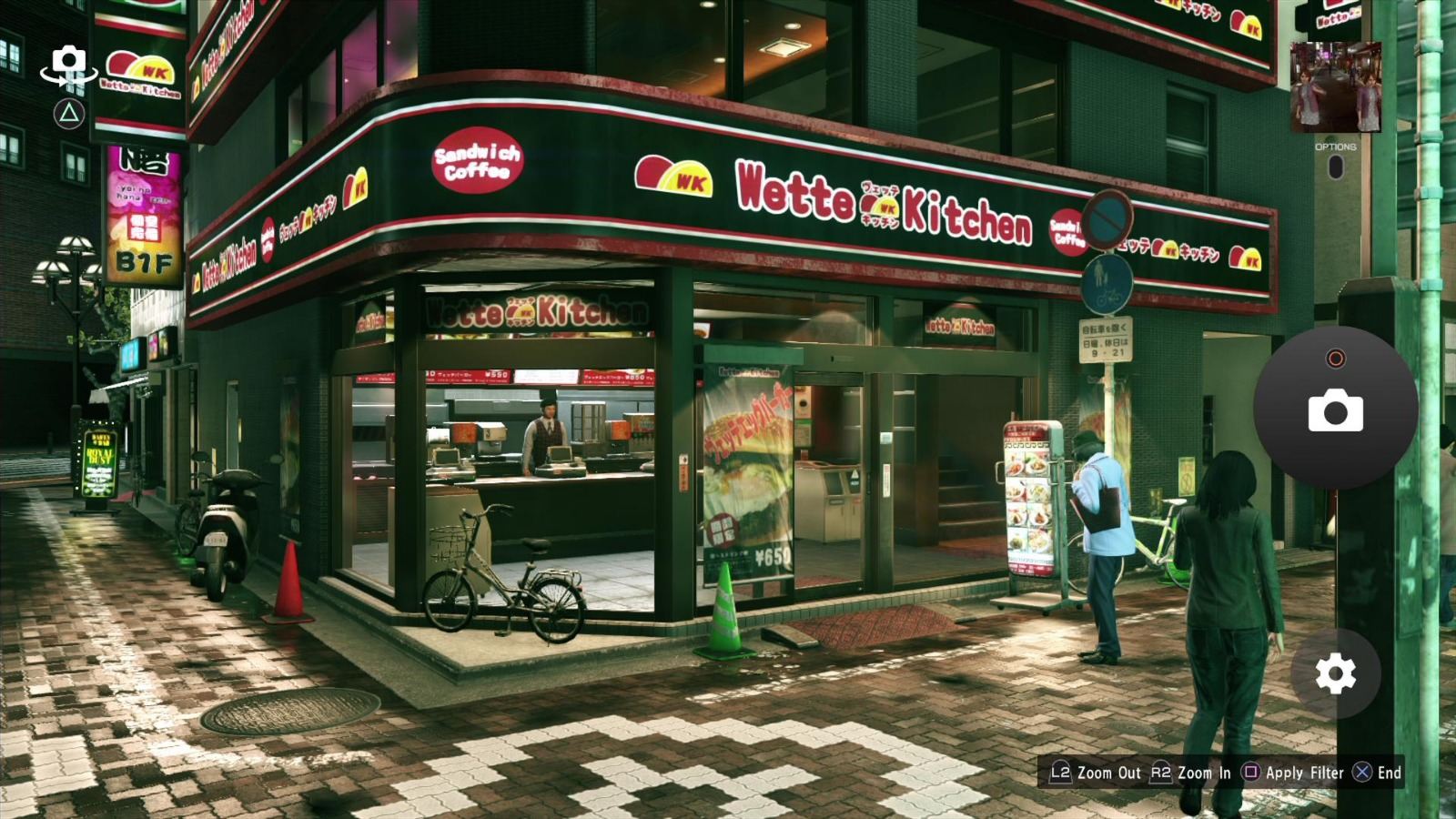Click the L2 trigger icon in bottom bar
Viewport: 1456px width, 819px height.
pyautogui.click(x=1060, y=772)
